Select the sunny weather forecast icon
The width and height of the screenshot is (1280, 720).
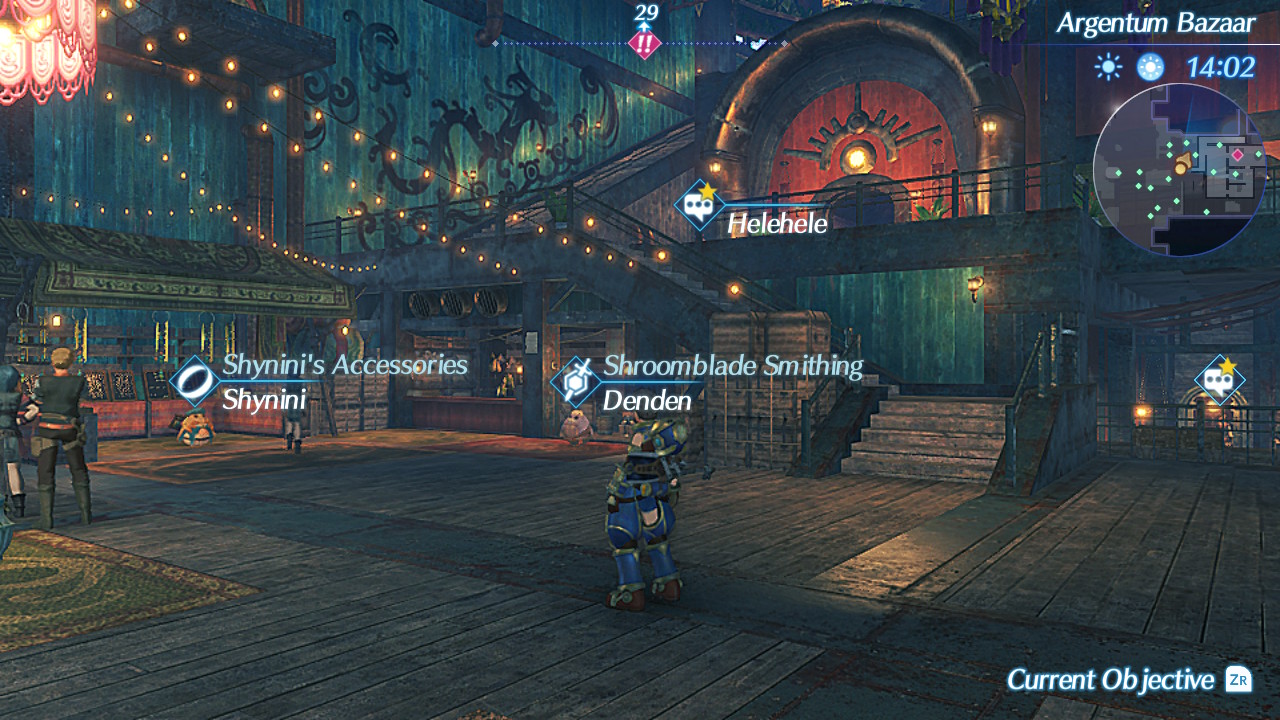tap(1108, 66)
